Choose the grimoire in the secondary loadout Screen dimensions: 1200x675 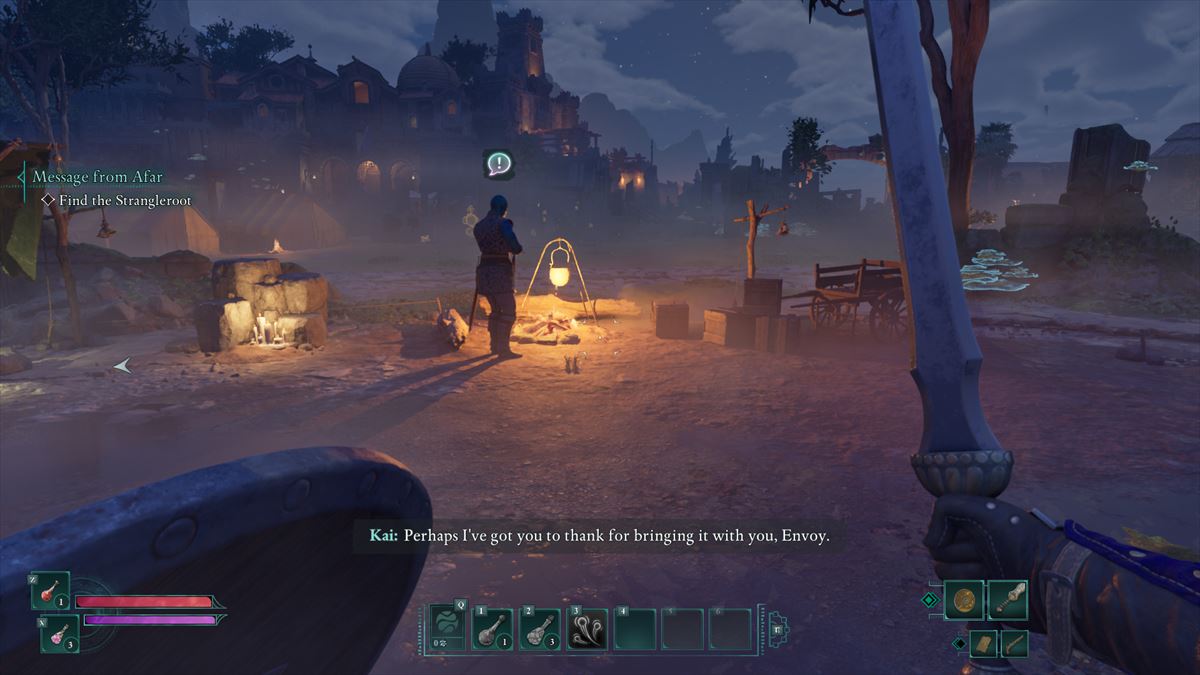pyautogui.click(x=983, y=643)
